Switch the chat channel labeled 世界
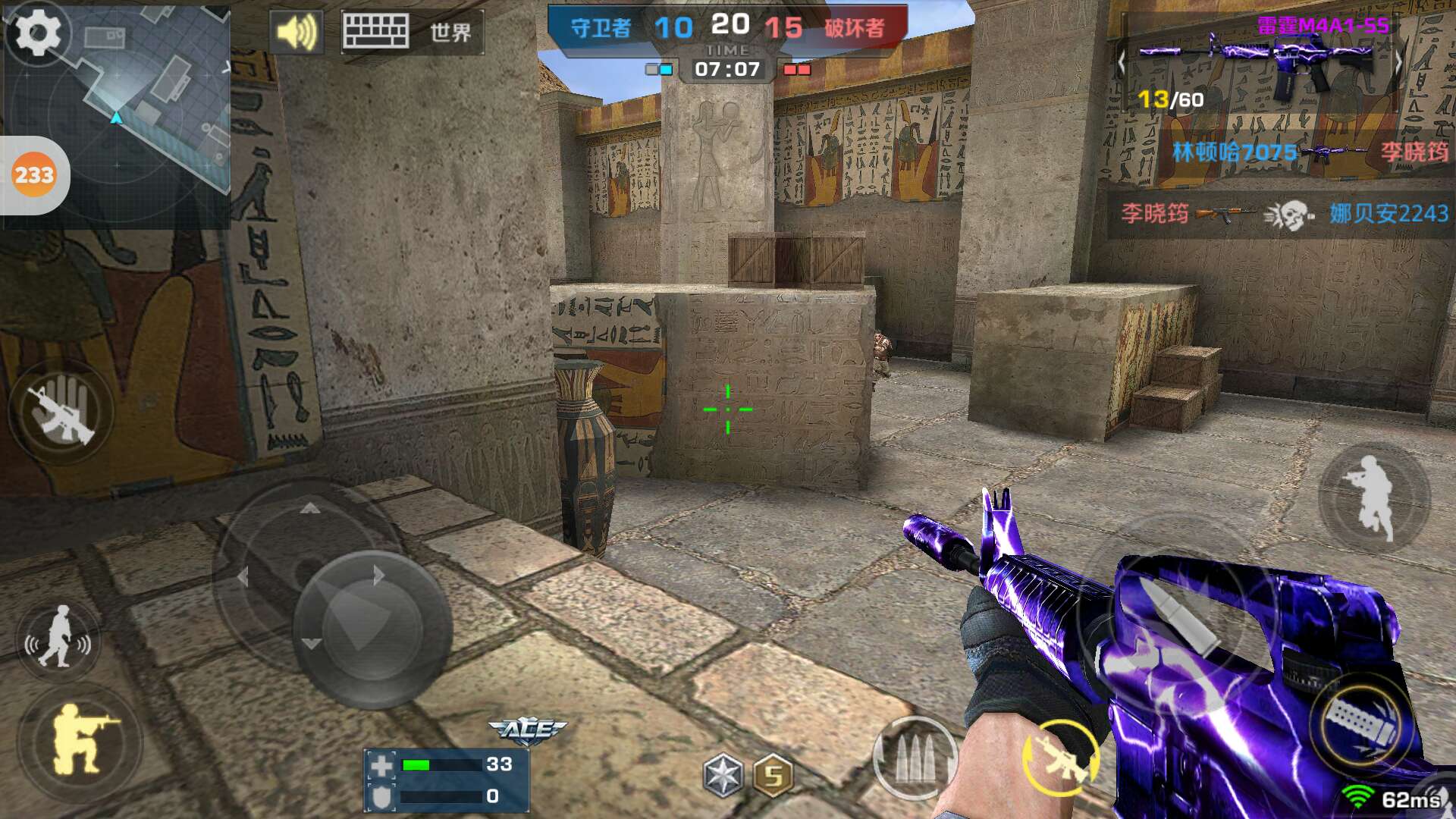 (x=450, y=33)
